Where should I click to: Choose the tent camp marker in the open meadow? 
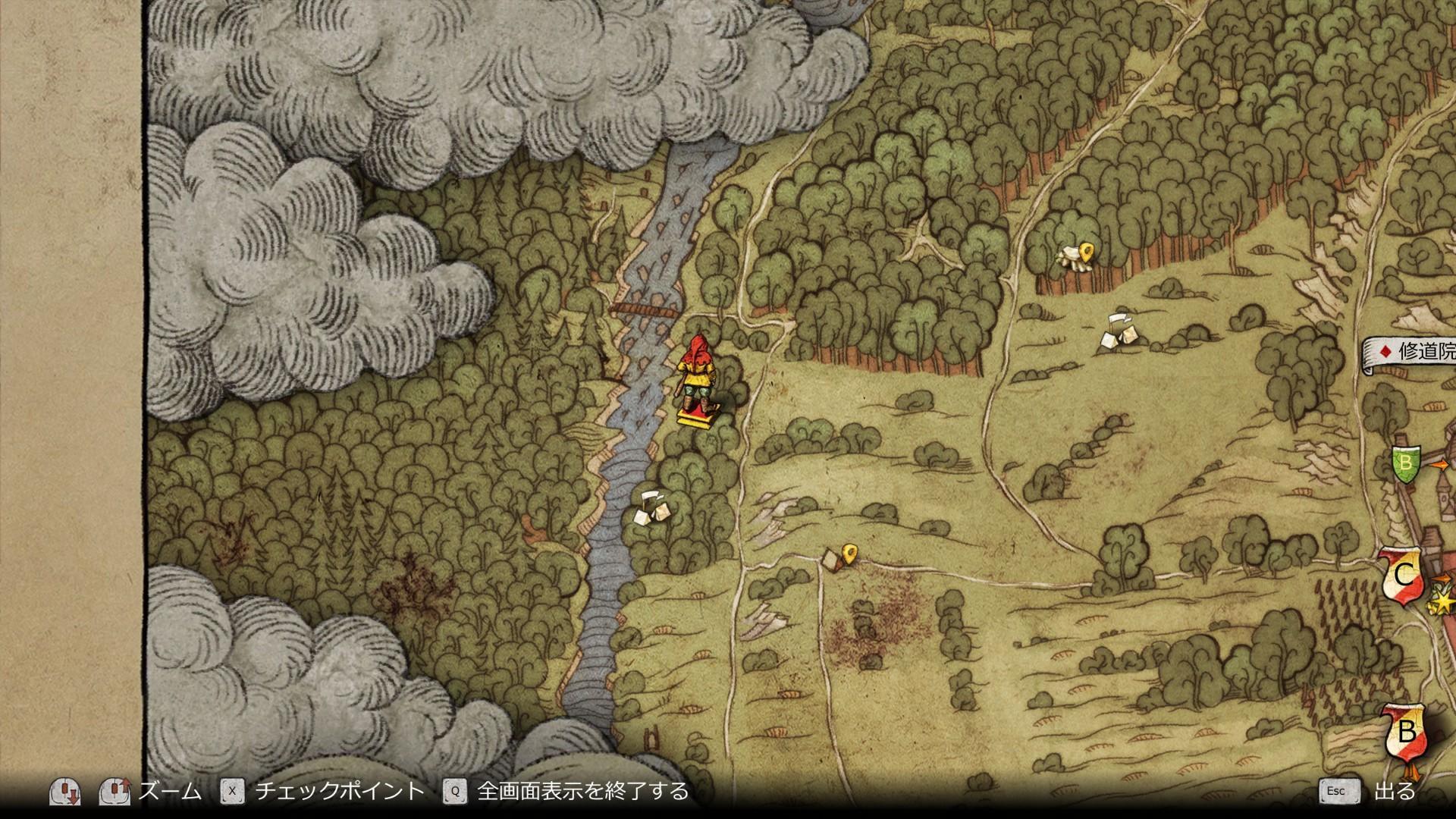pyautogui.click(x=1119, y=331)
